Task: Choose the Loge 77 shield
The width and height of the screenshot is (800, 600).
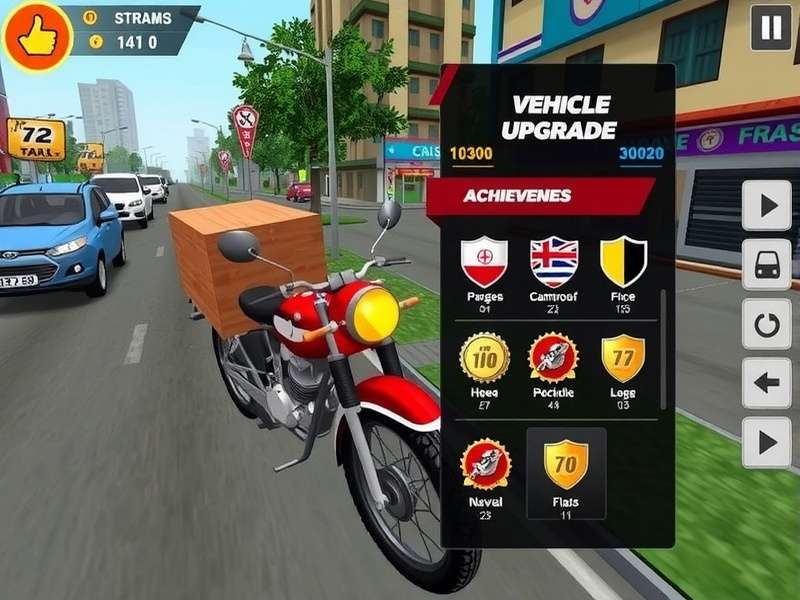Action: [623, 358]
